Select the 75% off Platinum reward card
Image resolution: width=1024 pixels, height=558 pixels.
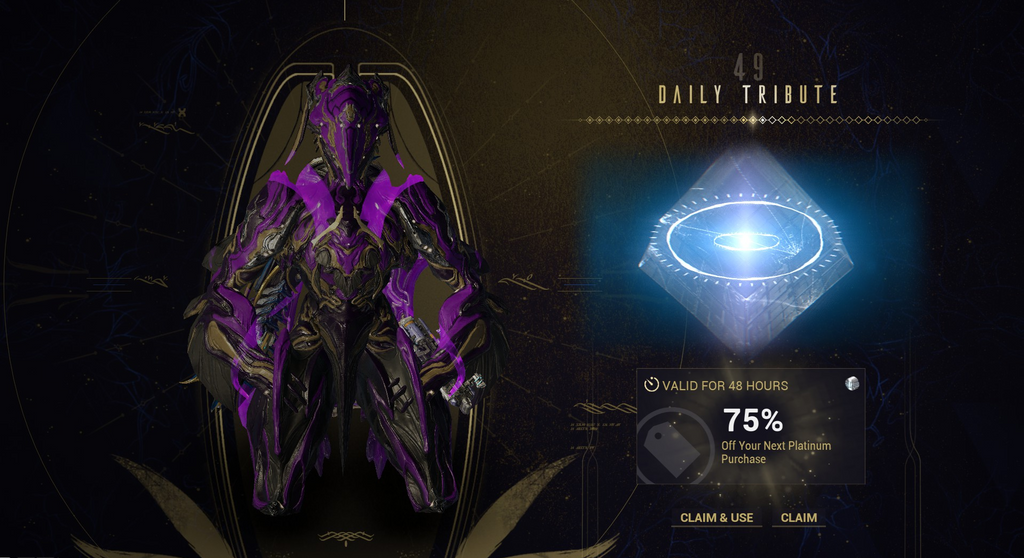click(x=750, y=427)
